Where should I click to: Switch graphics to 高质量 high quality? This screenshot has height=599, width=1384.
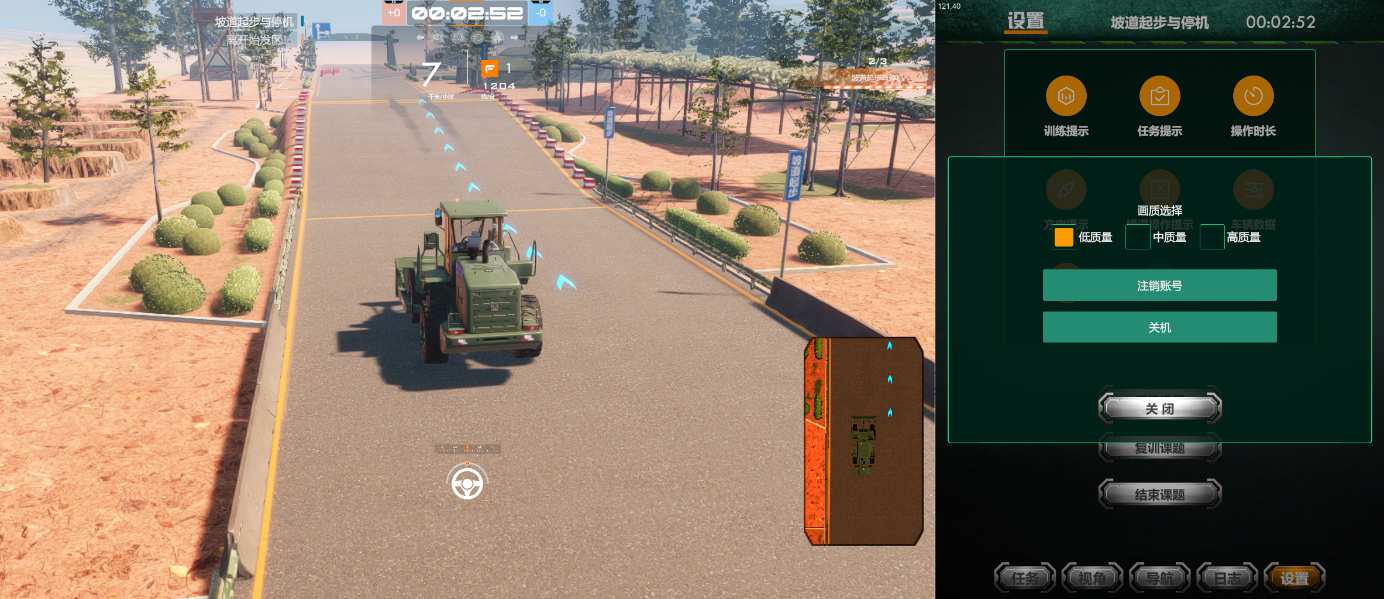point(1212,237)
